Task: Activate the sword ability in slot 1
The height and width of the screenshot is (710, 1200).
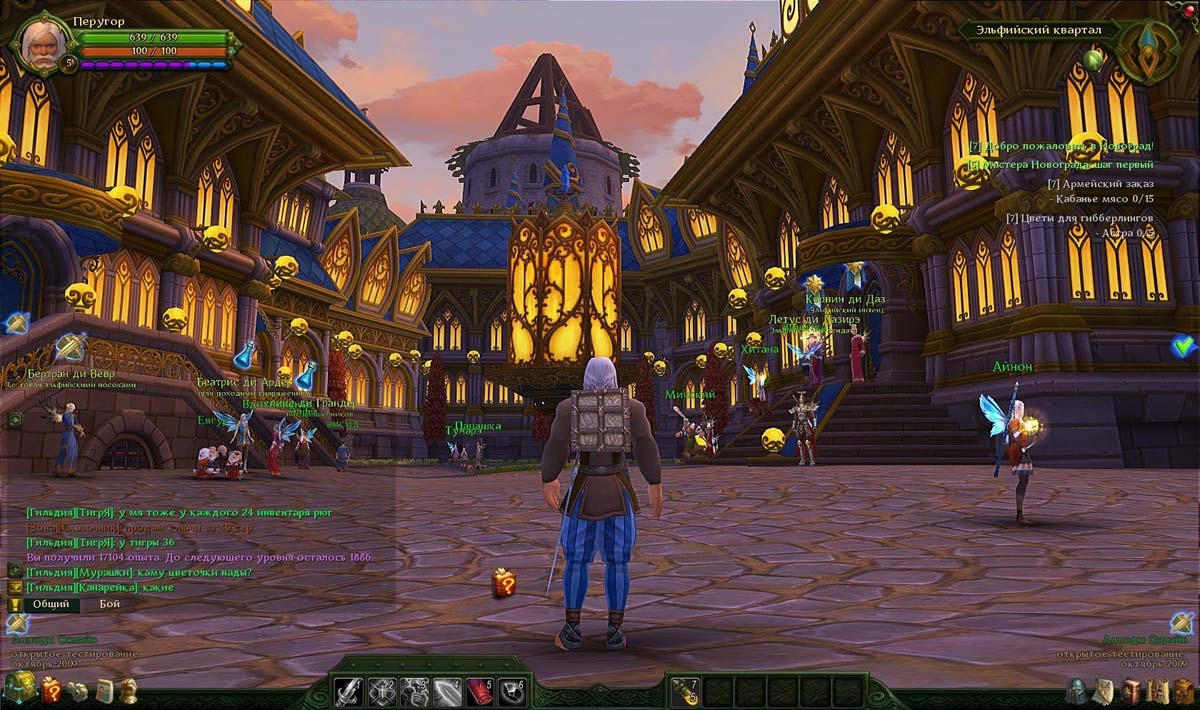Action: (x=348, y=691)
